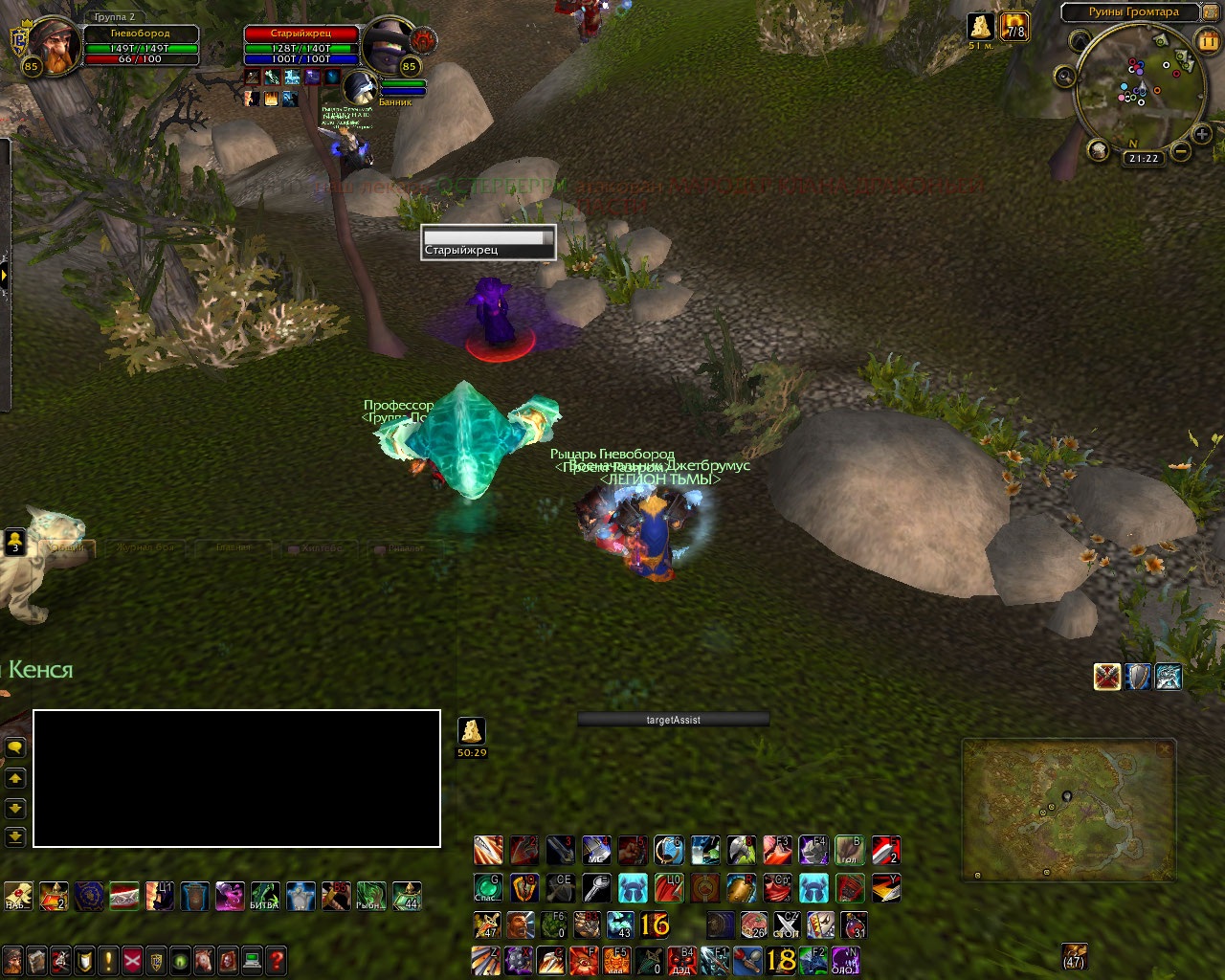Click the cheese buff icon showing 50:29
Image resolution: width=1225 pixels, height=980 pixels.
click(471, 731)
